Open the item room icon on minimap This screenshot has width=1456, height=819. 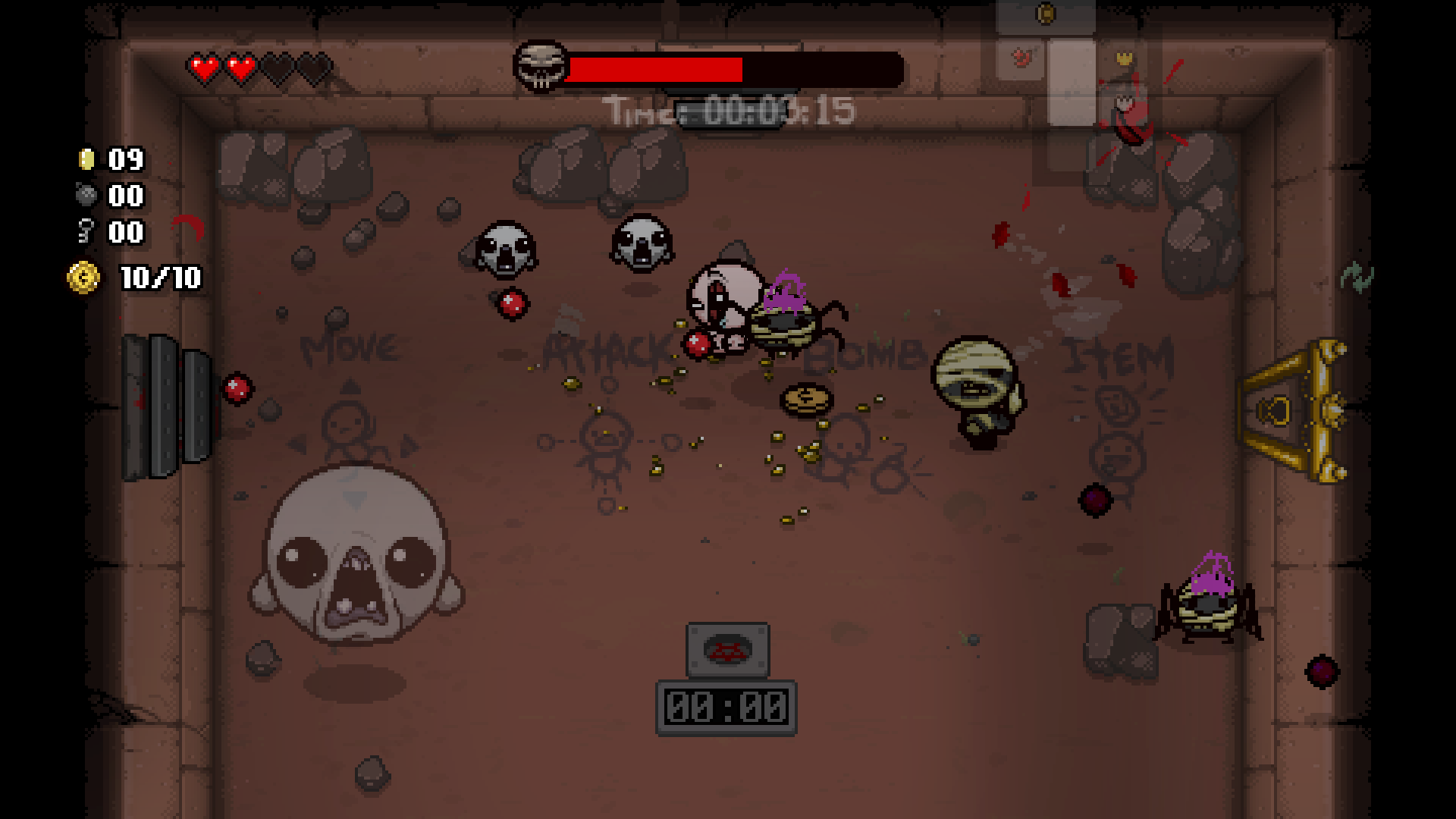(1021, 57)
